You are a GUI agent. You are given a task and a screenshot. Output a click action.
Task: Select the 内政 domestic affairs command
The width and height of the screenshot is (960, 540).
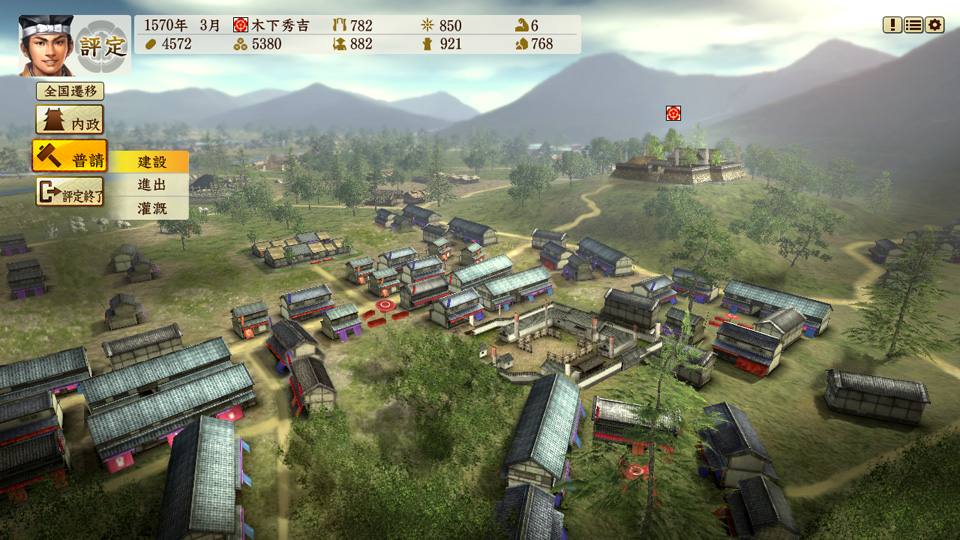70,122
